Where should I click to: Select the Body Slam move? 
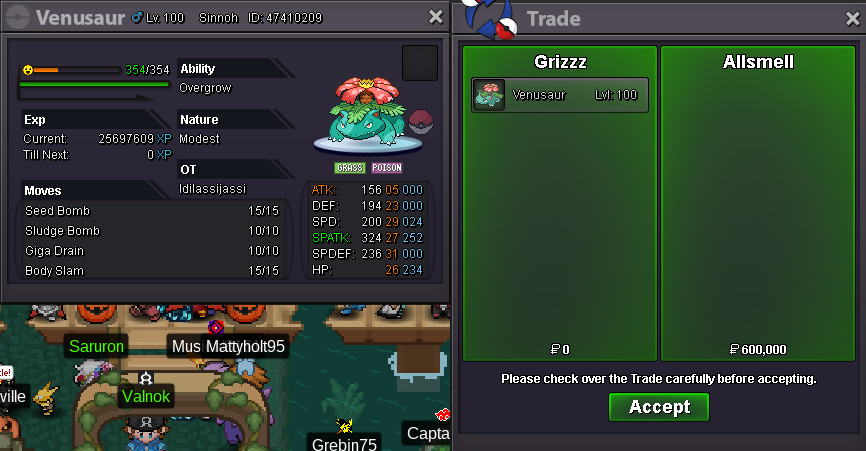[152, 271]
